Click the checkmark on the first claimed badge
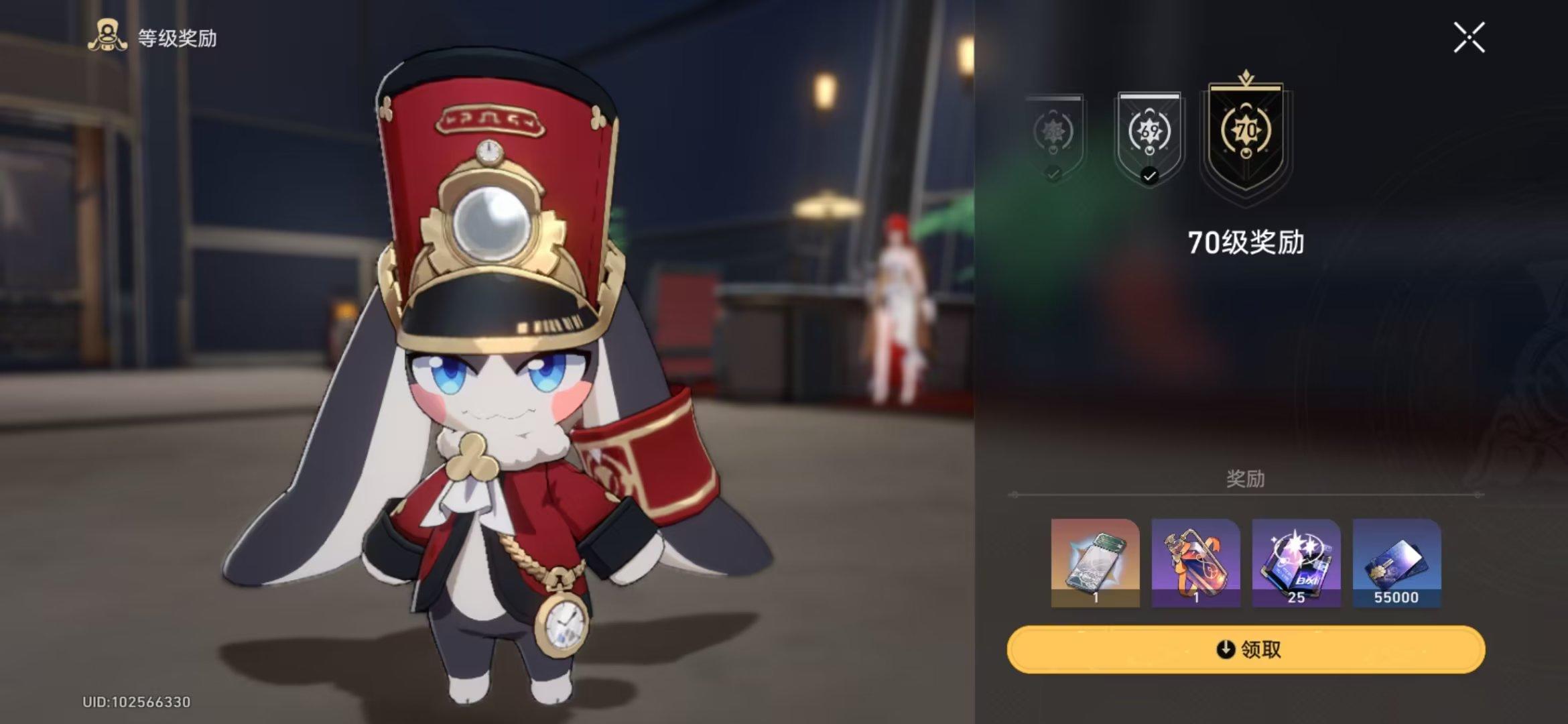Viewport: 1568px width, 724px height. [x=1054, y=176]
